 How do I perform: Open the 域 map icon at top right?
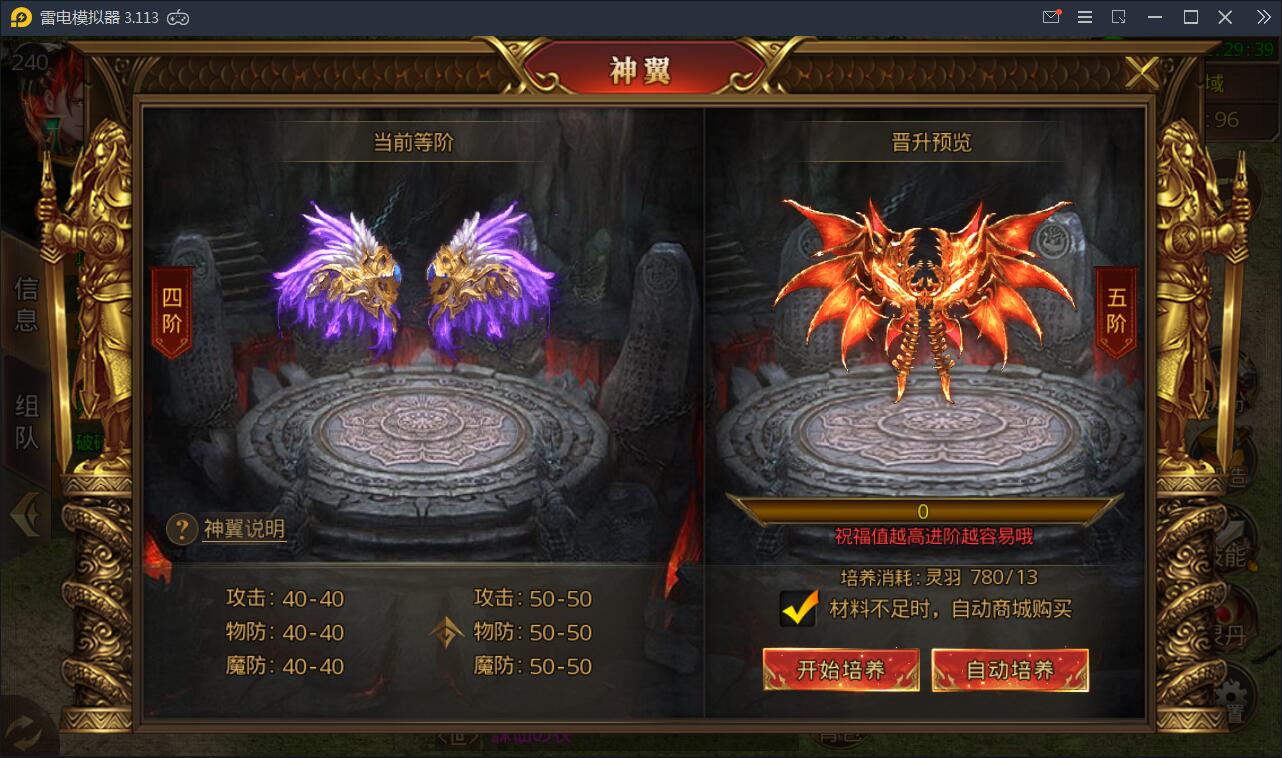pyautogui.click(x=1214, y=83)
